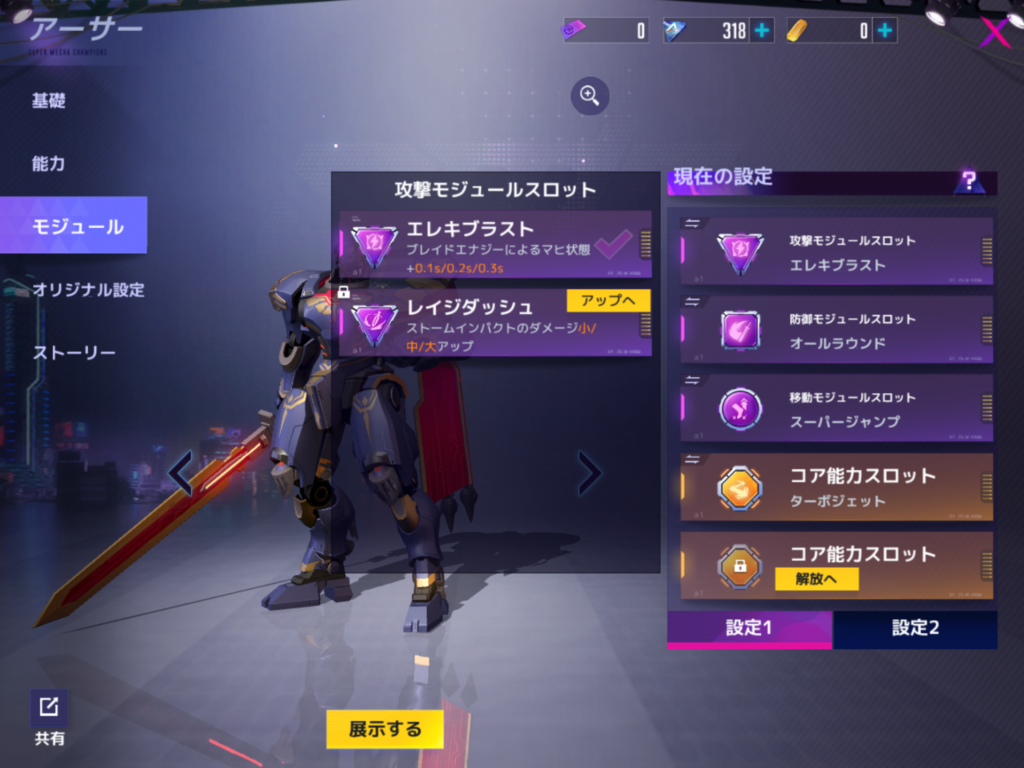The width and height of the screenshot is (1024, 768).
Task: Switch to the 設定2 loadout tab
Action: pos(914,629)
